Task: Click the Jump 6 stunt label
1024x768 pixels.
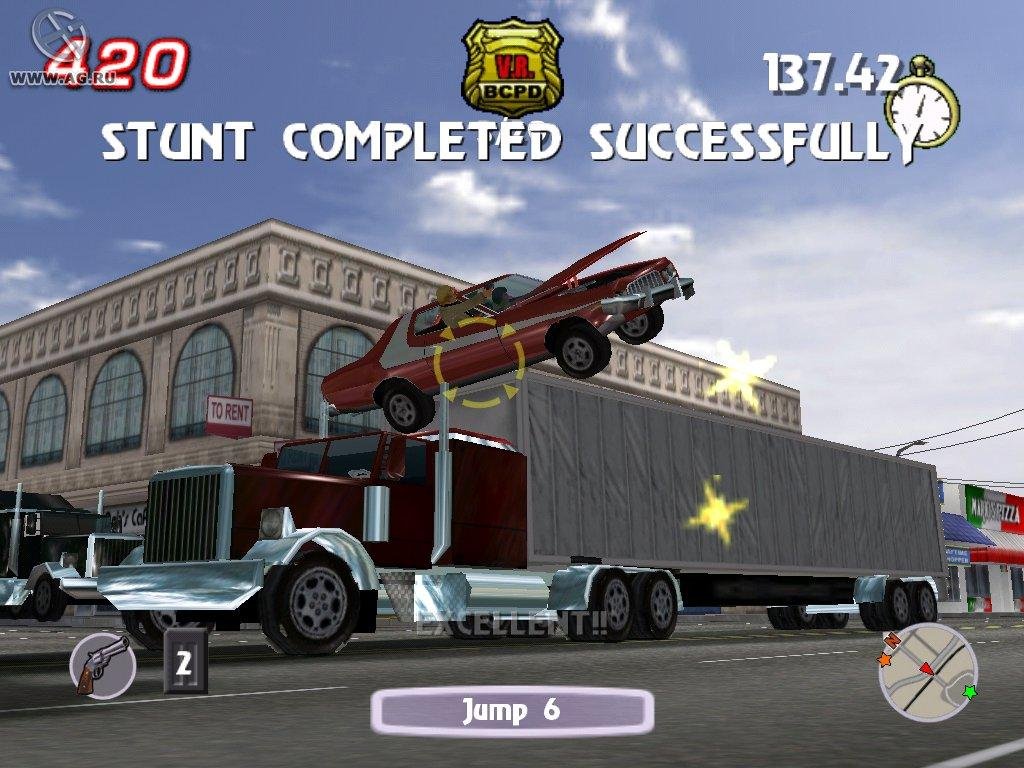Action: coord(511,711)
